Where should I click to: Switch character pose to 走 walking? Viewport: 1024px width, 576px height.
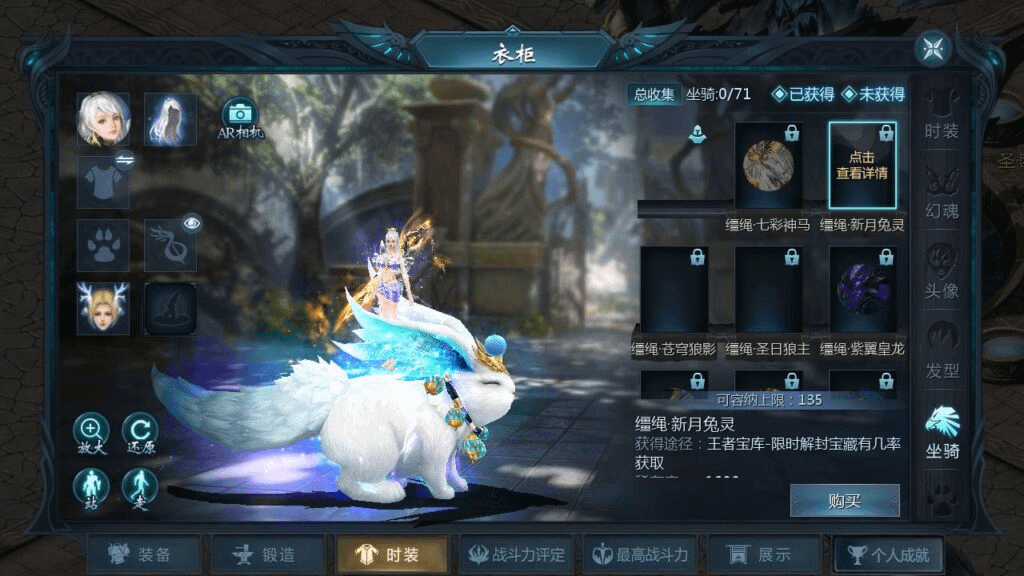[140, 488]
